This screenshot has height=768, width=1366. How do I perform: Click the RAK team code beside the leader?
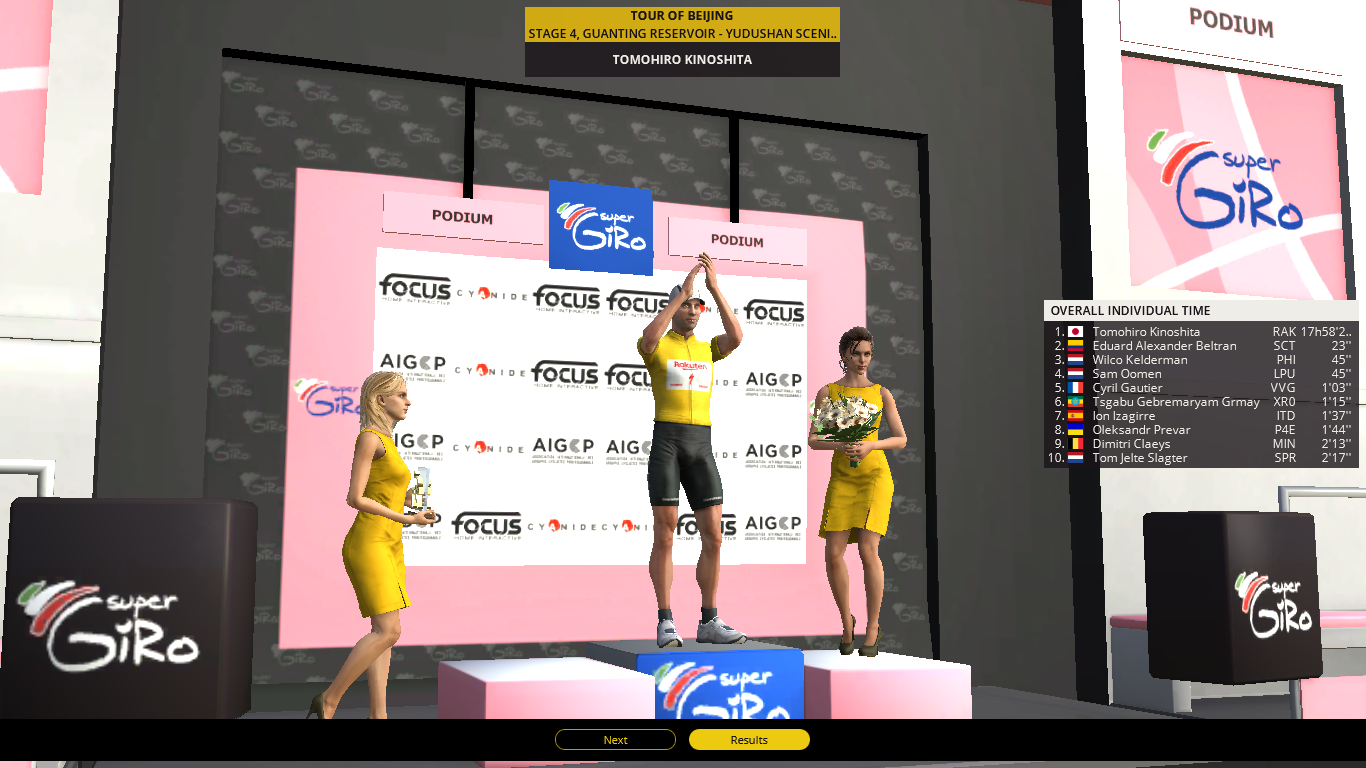[x=1283, y=331]
